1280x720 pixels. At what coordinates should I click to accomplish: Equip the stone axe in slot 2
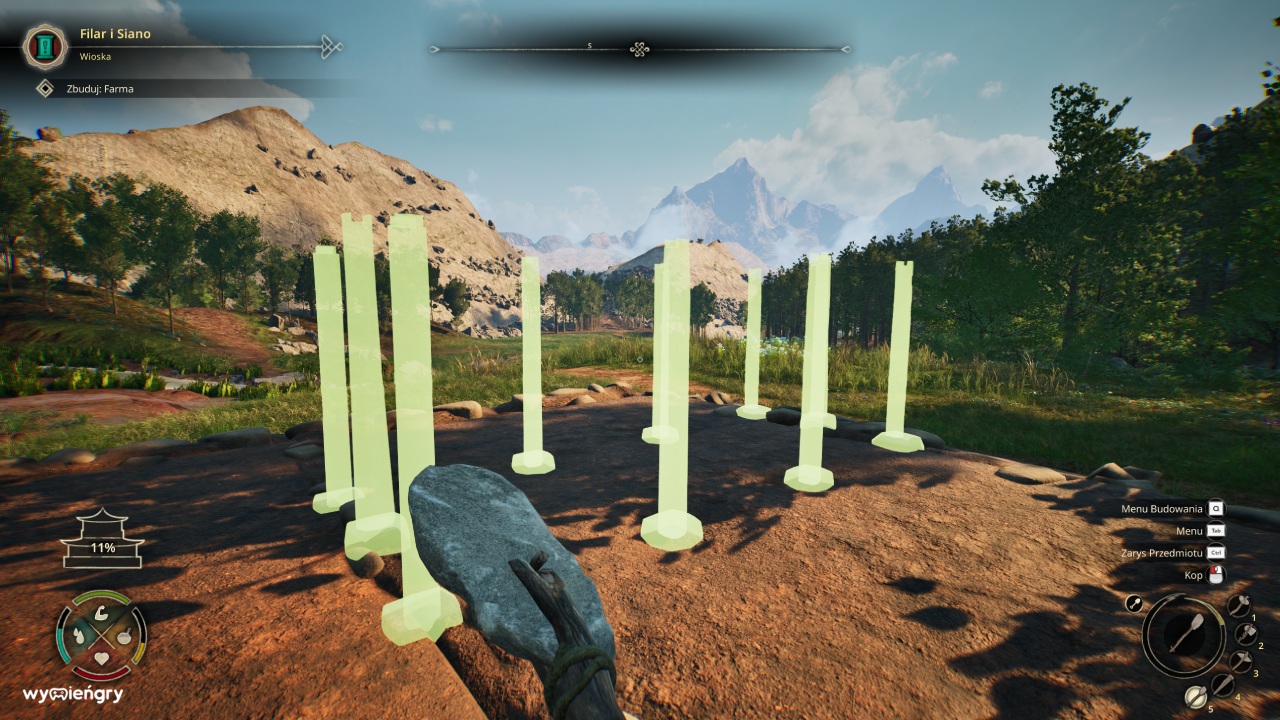[x=1246, y=633]
